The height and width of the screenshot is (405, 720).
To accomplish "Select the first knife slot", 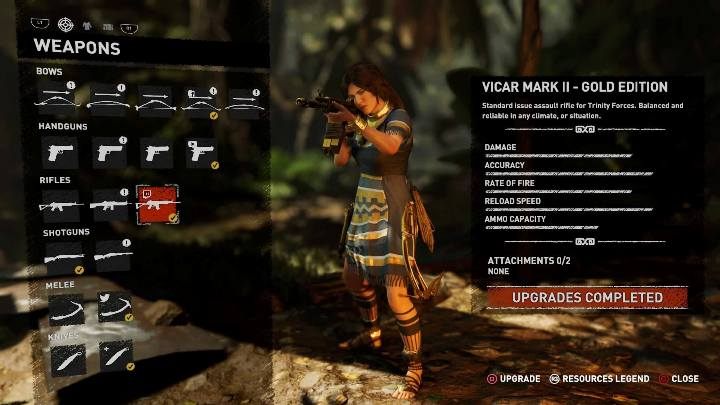I will 67,358.
